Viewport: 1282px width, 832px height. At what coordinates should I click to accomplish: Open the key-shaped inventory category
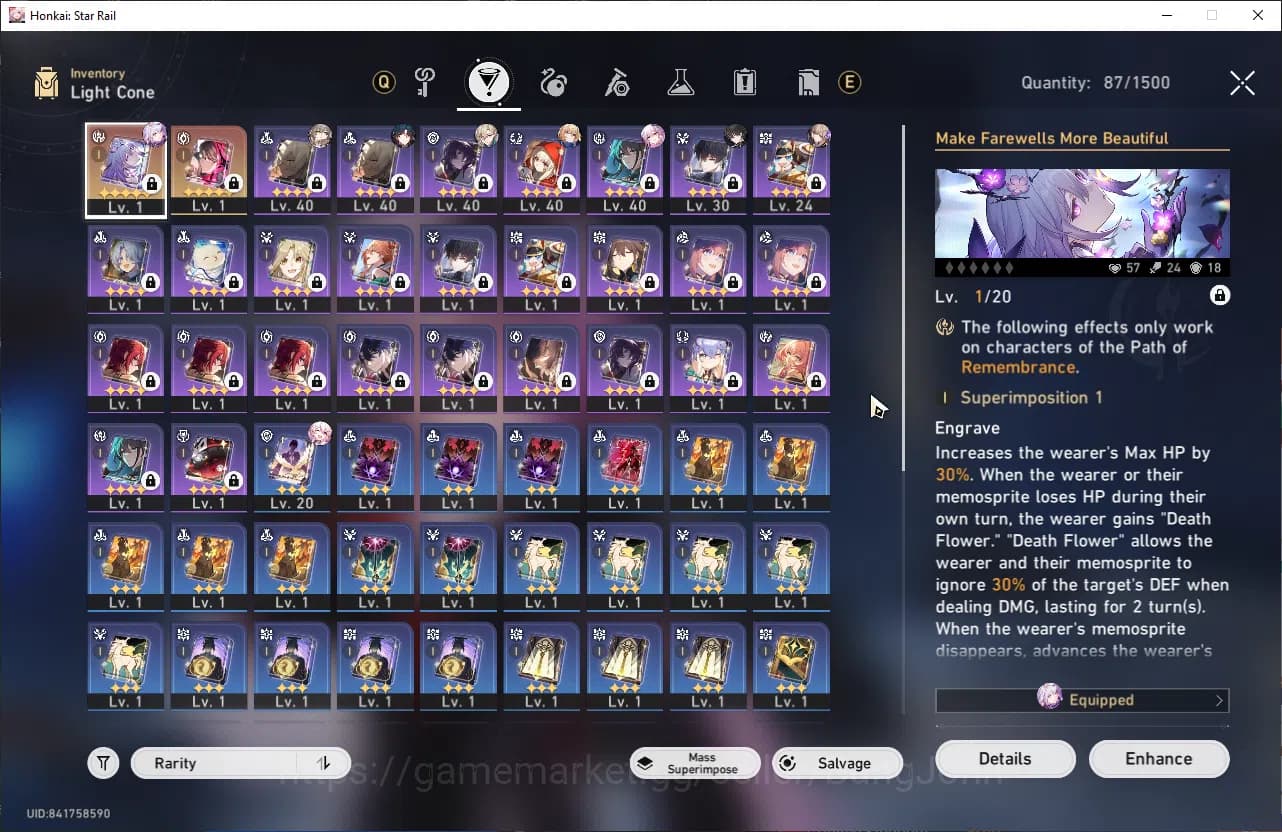pyautogui.click(x=425, y=83)
